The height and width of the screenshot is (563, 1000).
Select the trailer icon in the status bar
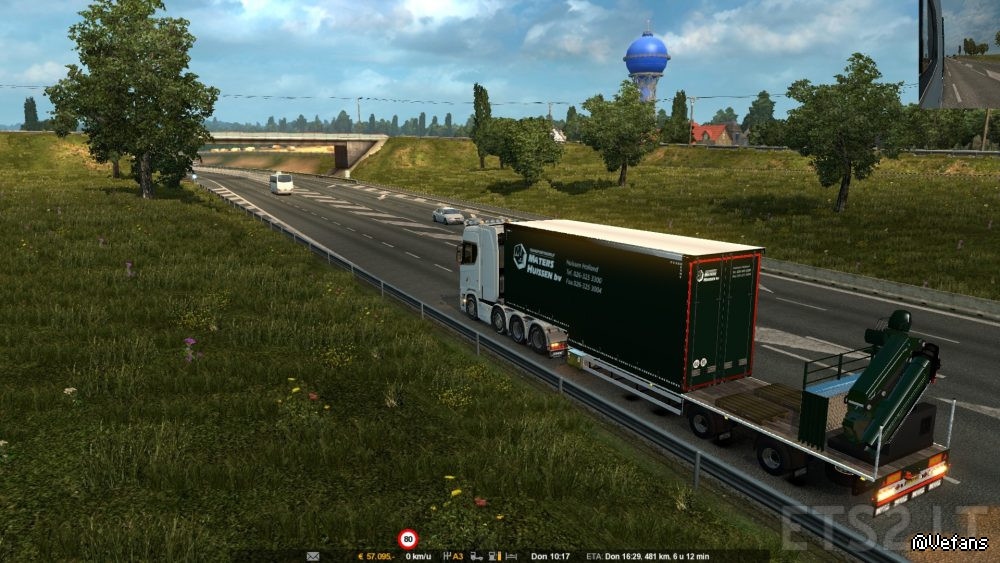coord(477,556)
